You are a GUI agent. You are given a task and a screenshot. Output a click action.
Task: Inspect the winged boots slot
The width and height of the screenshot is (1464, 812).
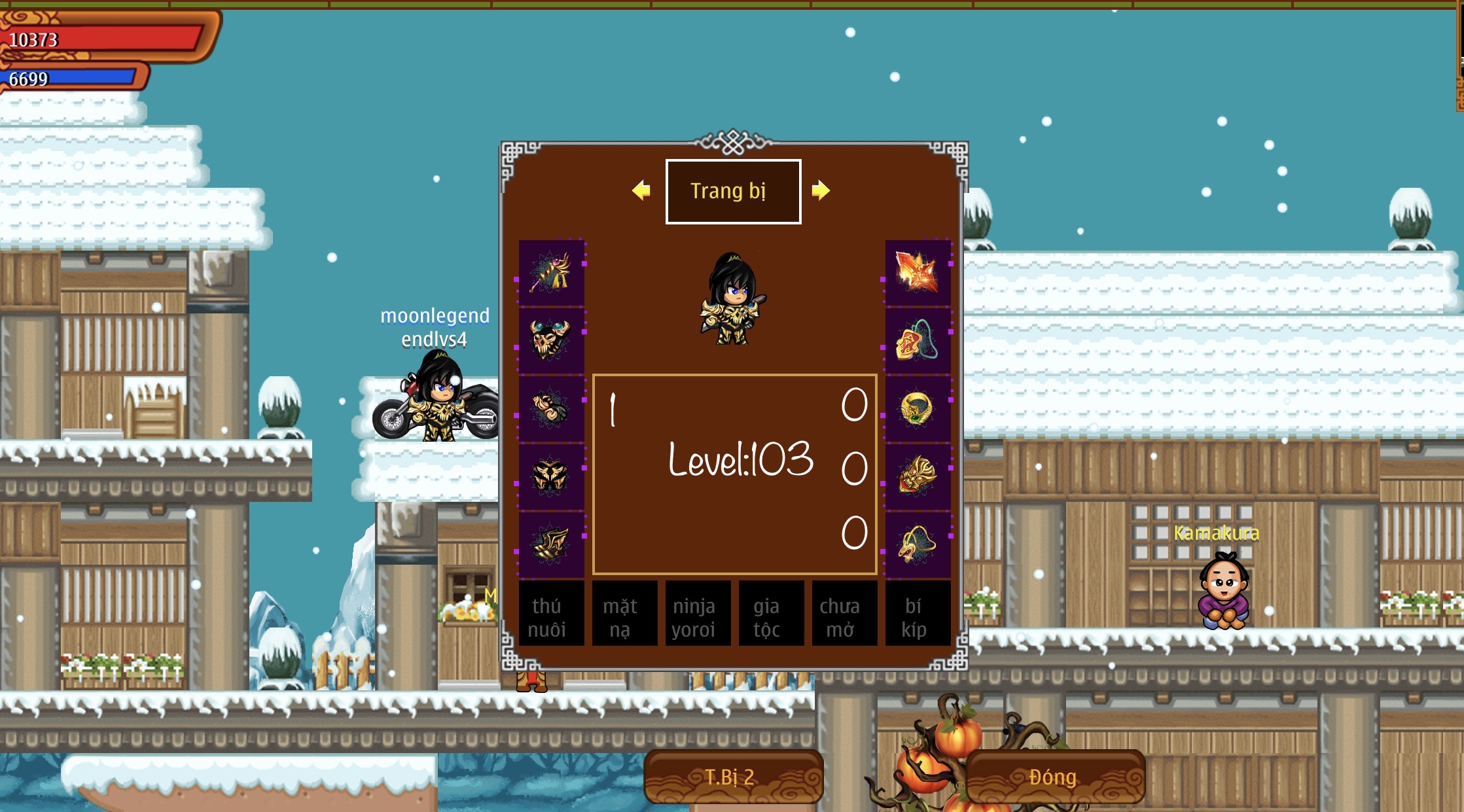[551, 544]
